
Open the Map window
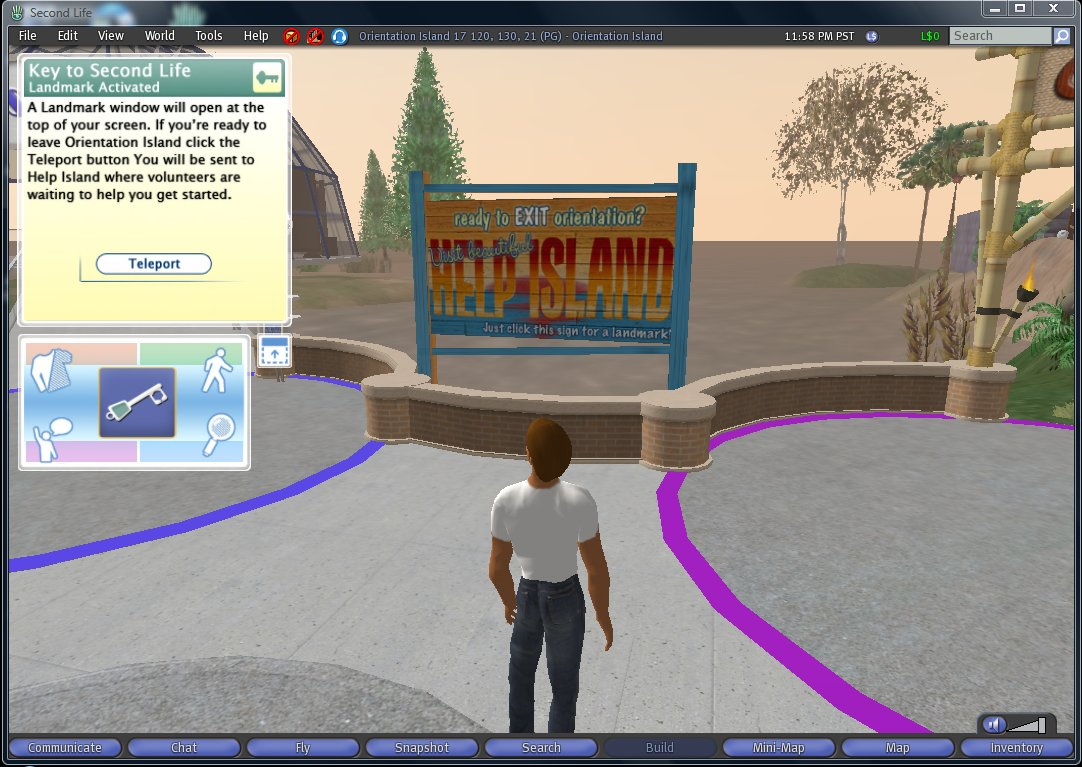(x=898, y=748)
